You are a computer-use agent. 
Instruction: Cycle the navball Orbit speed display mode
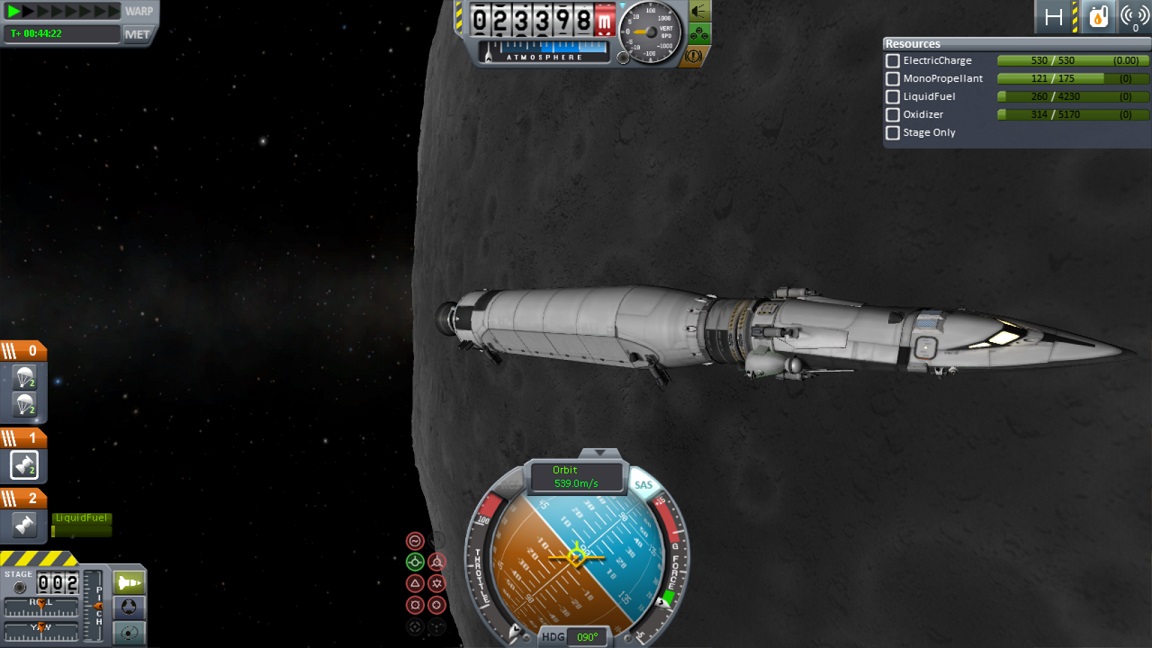(x=576, y=477)
